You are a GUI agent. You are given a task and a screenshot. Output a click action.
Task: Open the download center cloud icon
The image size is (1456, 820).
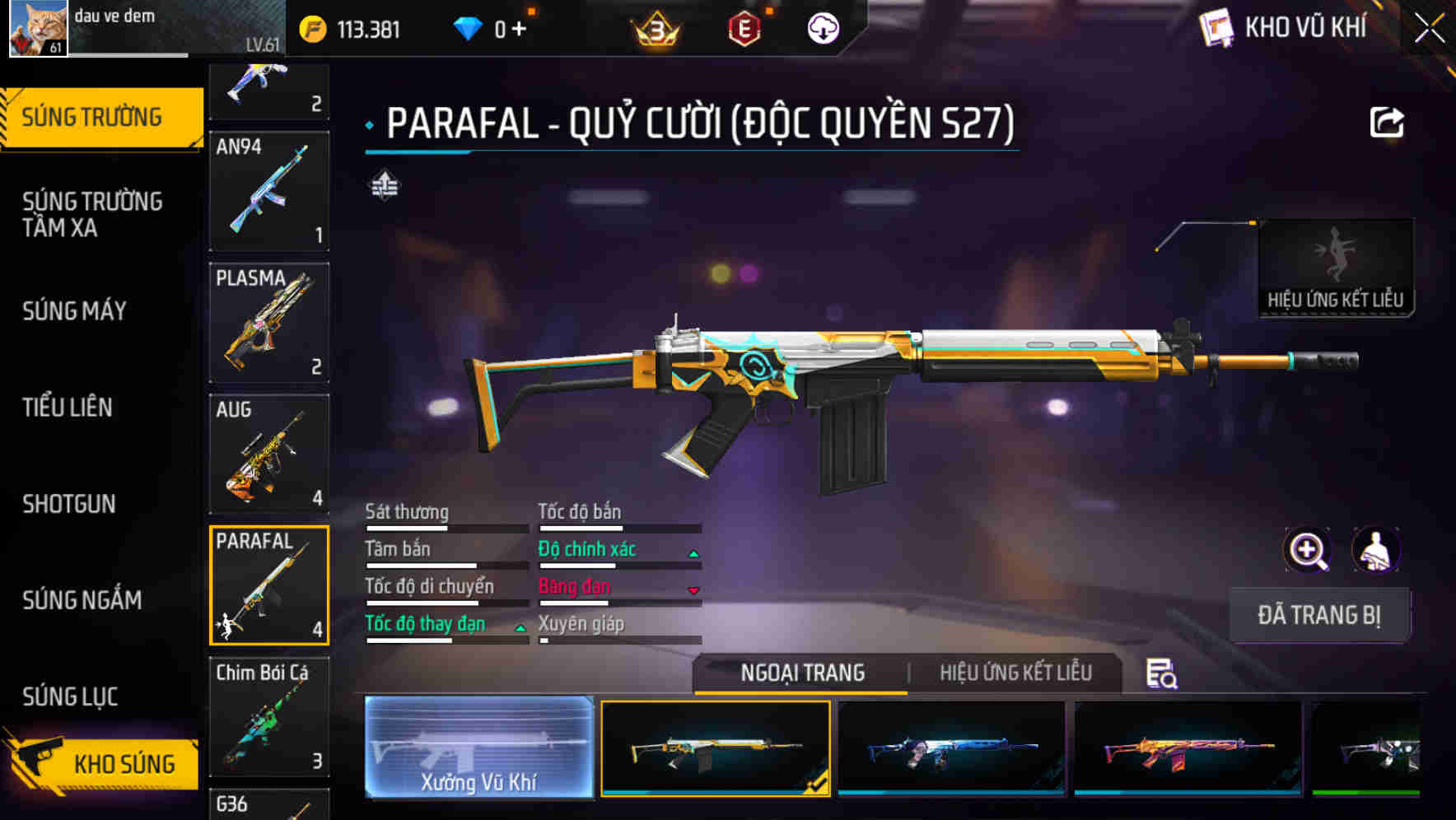(821, 27)
